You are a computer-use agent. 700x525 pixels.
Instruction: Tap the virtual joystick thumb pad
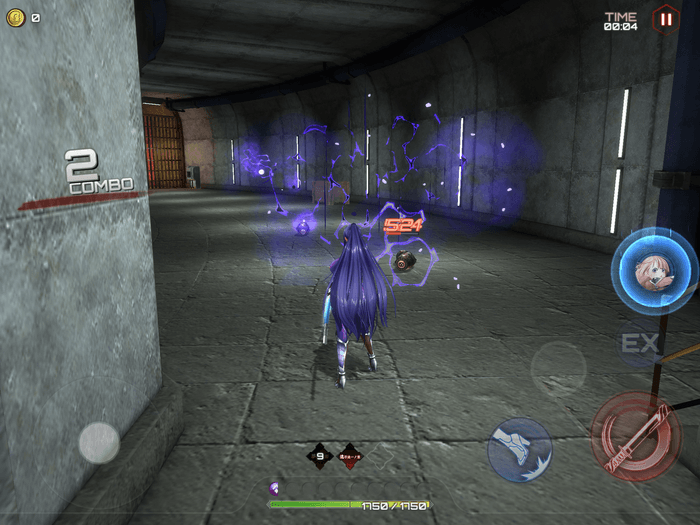coord(99,442)
